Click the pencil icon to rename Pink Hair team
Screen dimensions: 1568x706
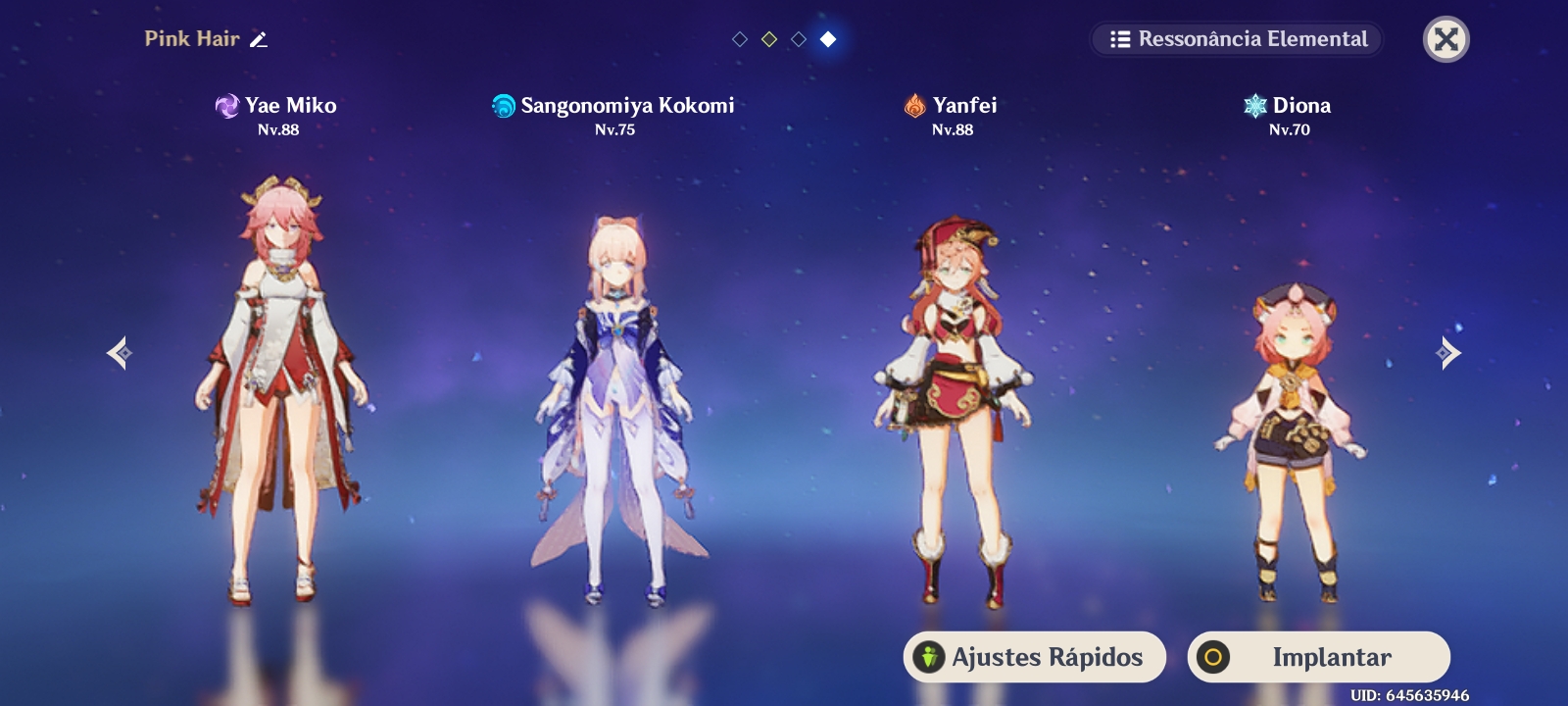259,39
